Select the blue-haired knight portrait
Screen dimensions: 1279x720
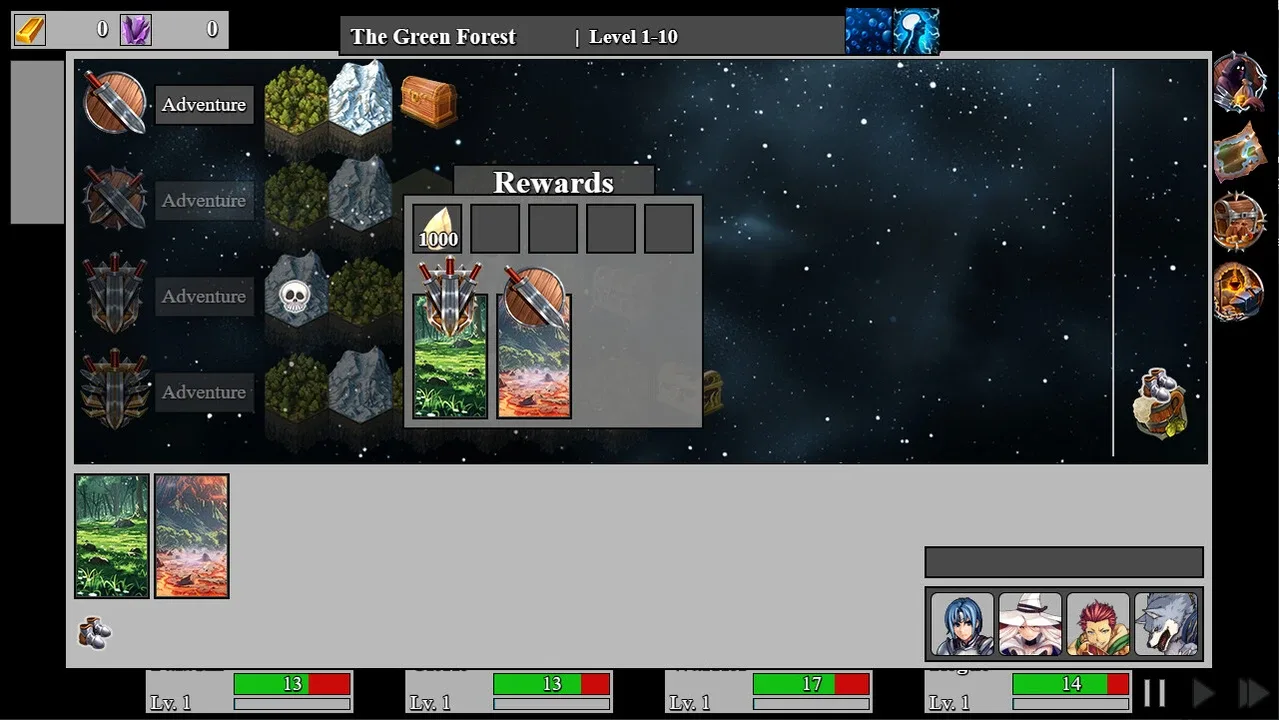pos(962,624)
